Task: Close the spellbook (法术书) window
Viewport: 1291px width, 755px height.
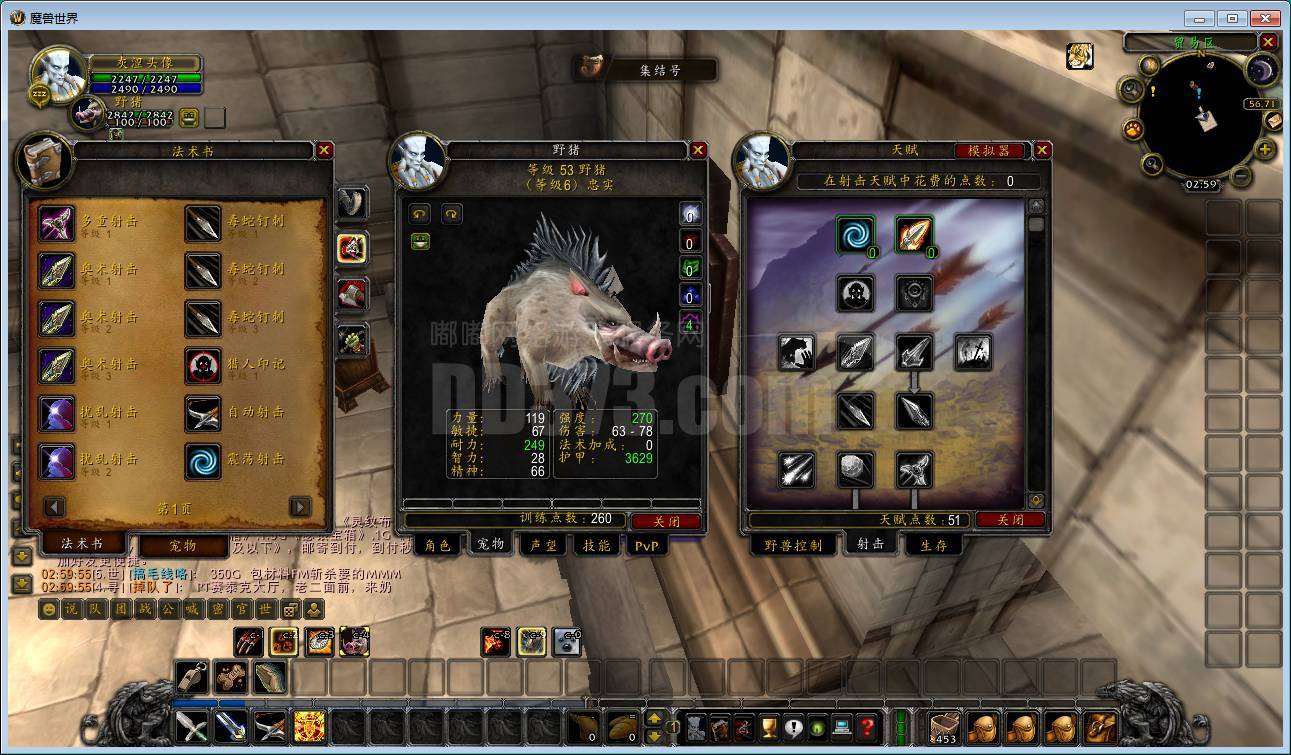Action: (324, 150)
